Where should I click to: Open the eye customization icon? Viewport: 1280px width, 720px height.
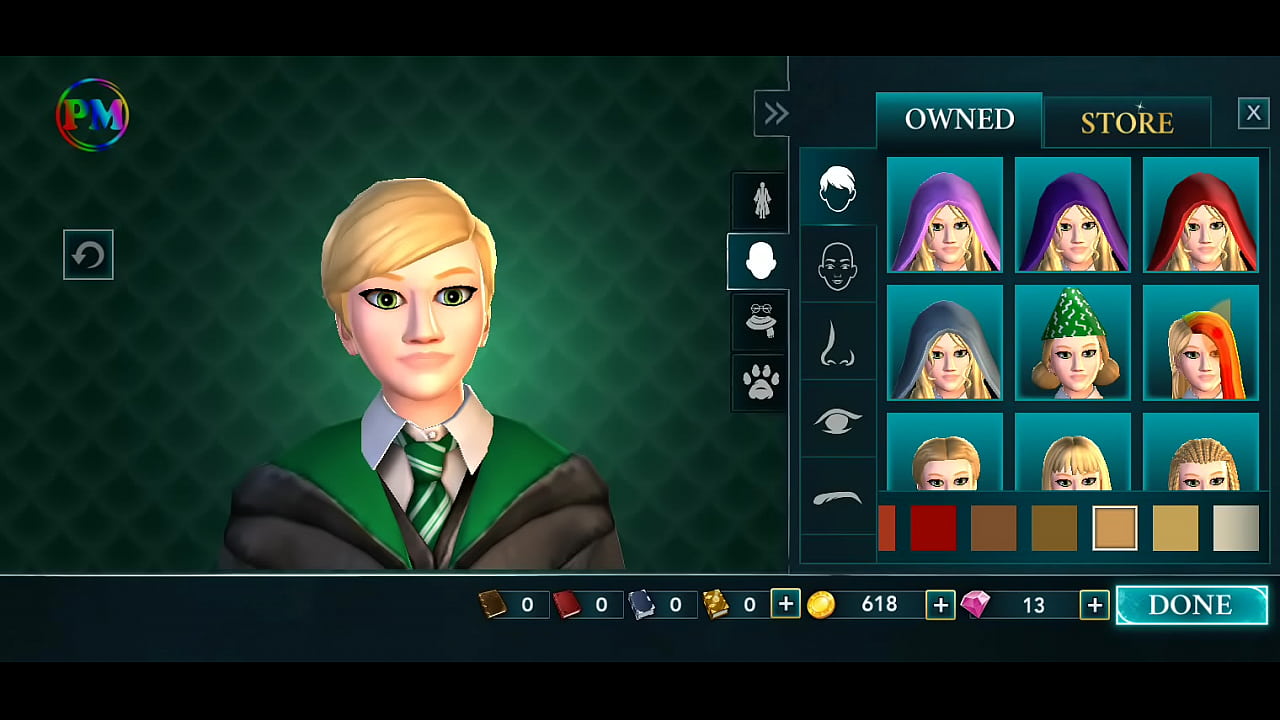[838, 420]
